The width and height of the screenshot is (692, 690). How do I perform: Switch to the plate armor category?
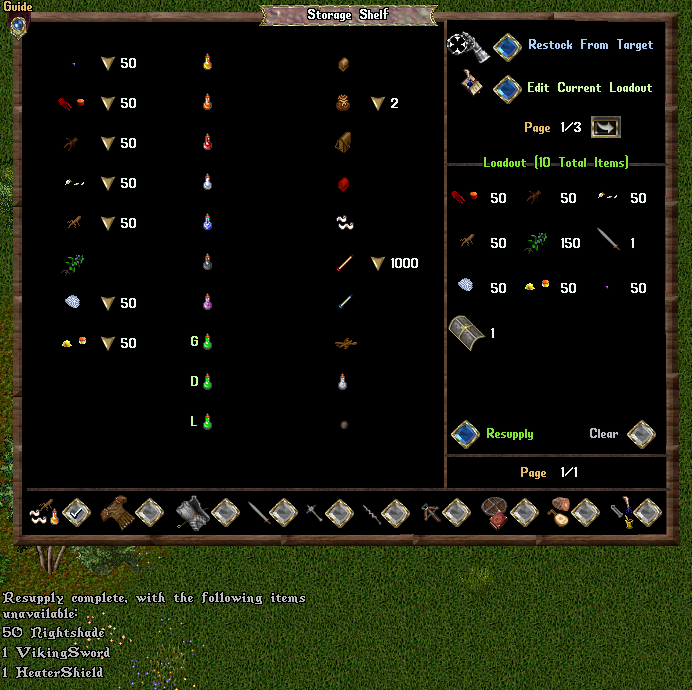[x=224, y=513]
